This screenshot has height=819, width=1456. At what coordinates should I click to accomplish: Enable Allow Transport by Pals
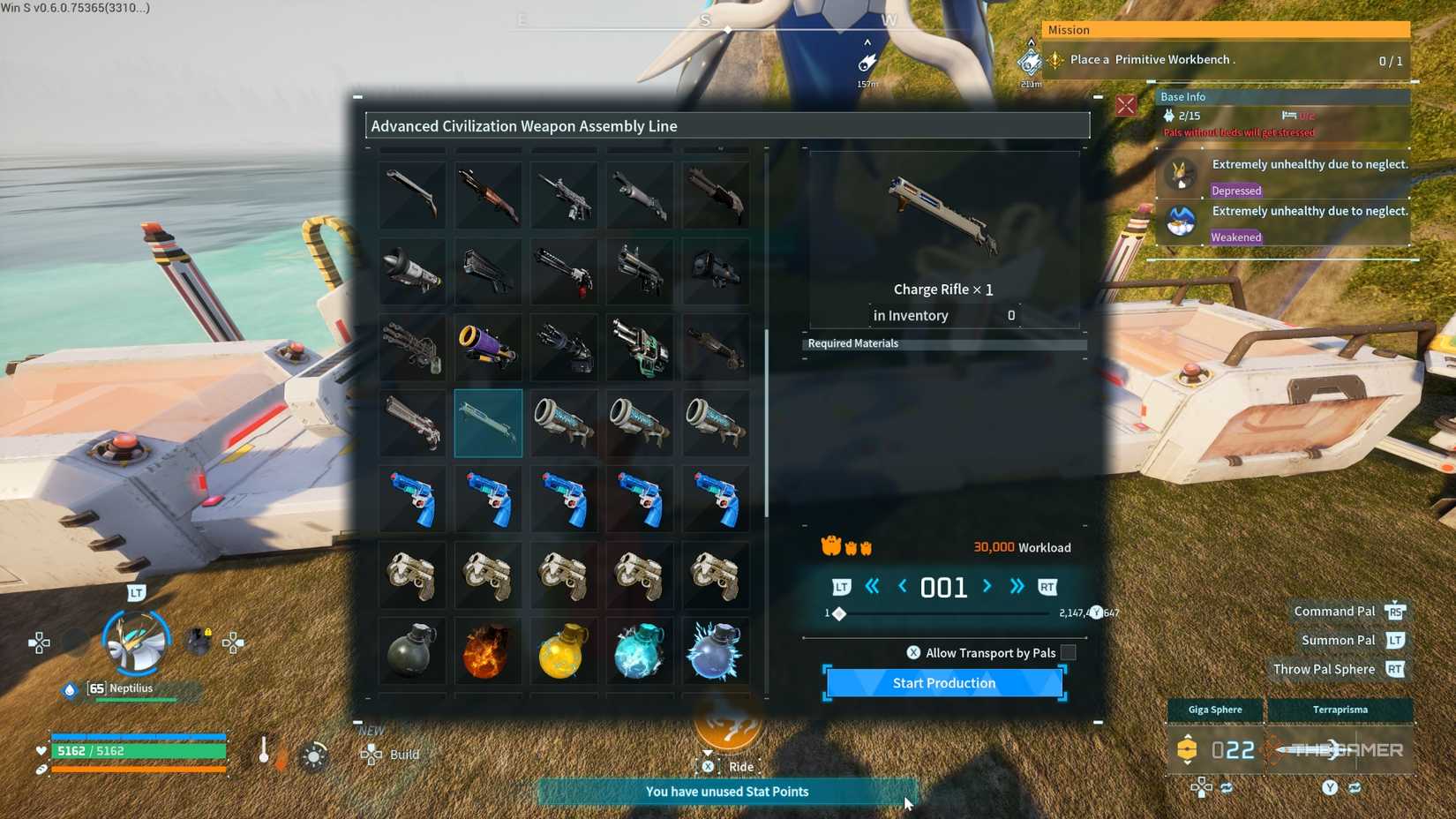coord(1068,652)
